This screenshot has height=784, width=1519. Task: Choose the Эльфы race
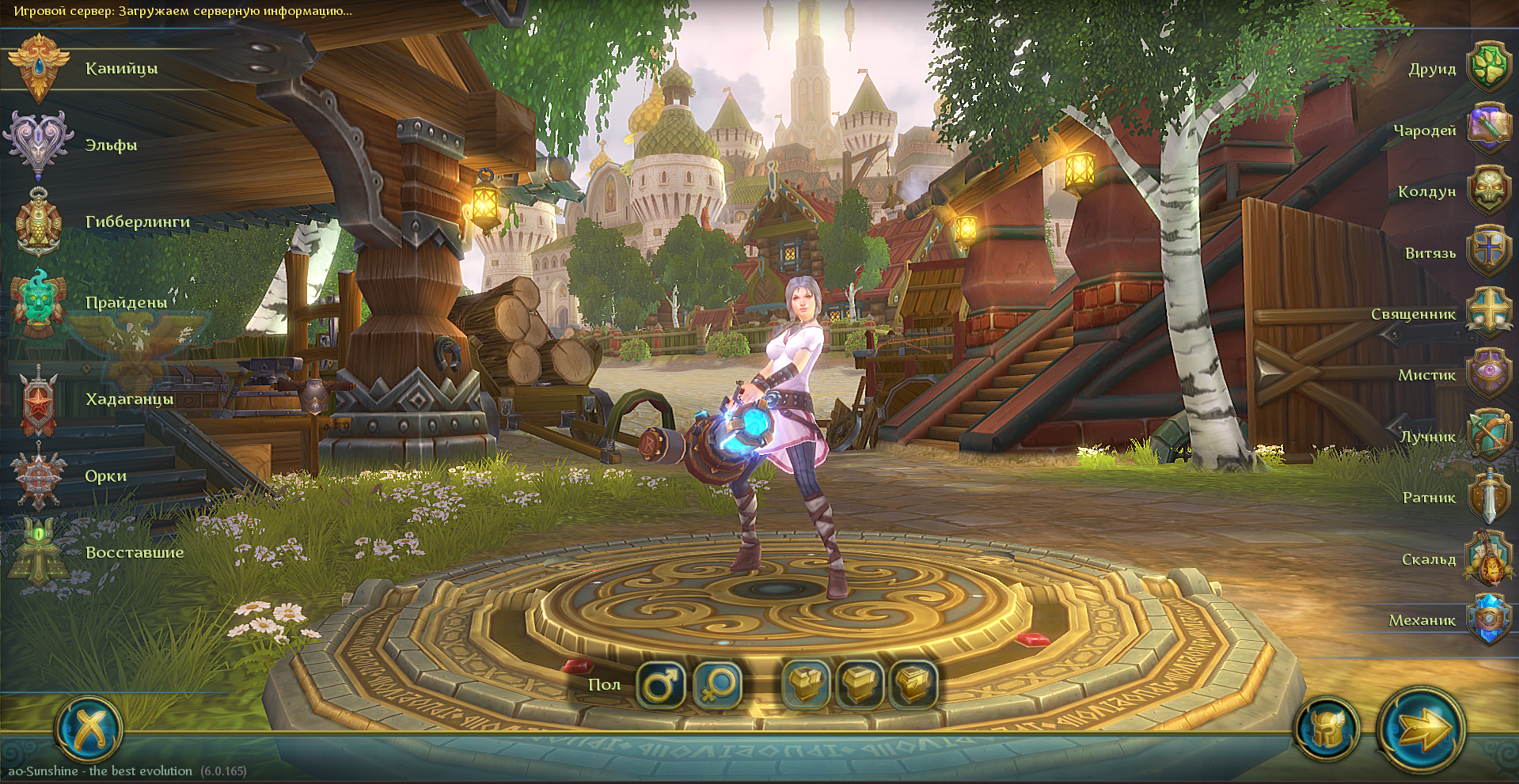point(38,145)
